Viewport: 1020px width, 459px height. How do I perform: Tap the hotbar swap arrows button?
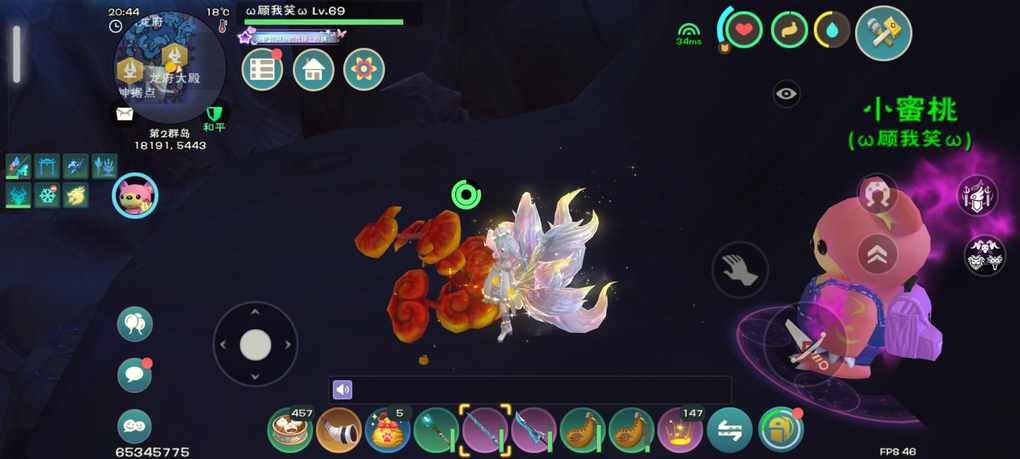point(730,430)
